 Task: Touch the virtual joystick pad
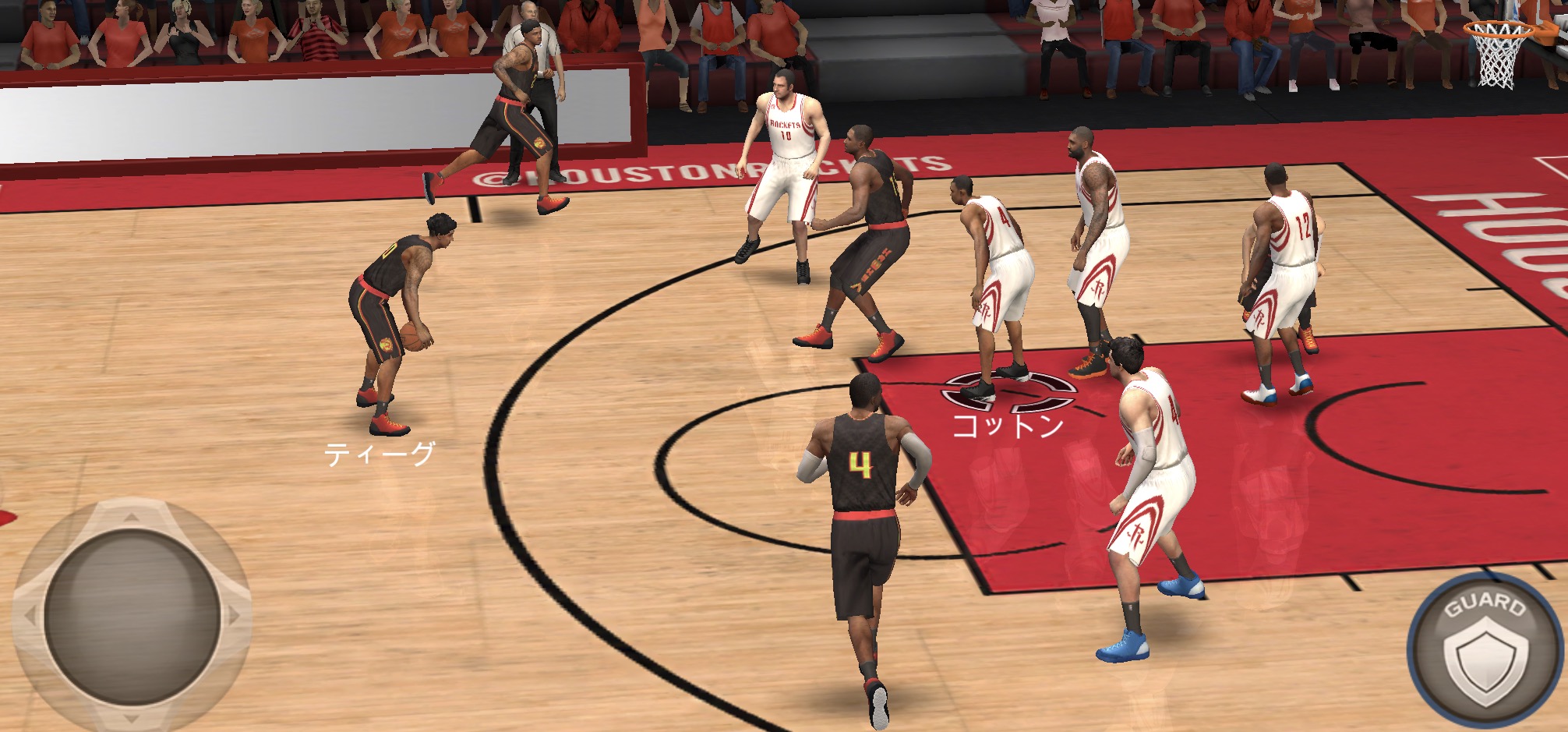[x=131, y=616]
